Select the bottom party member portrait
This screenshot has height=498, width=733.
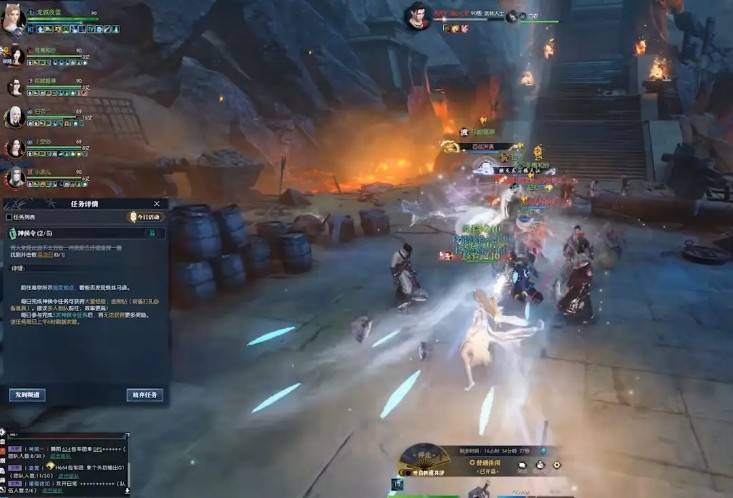(x=15, y=178)
